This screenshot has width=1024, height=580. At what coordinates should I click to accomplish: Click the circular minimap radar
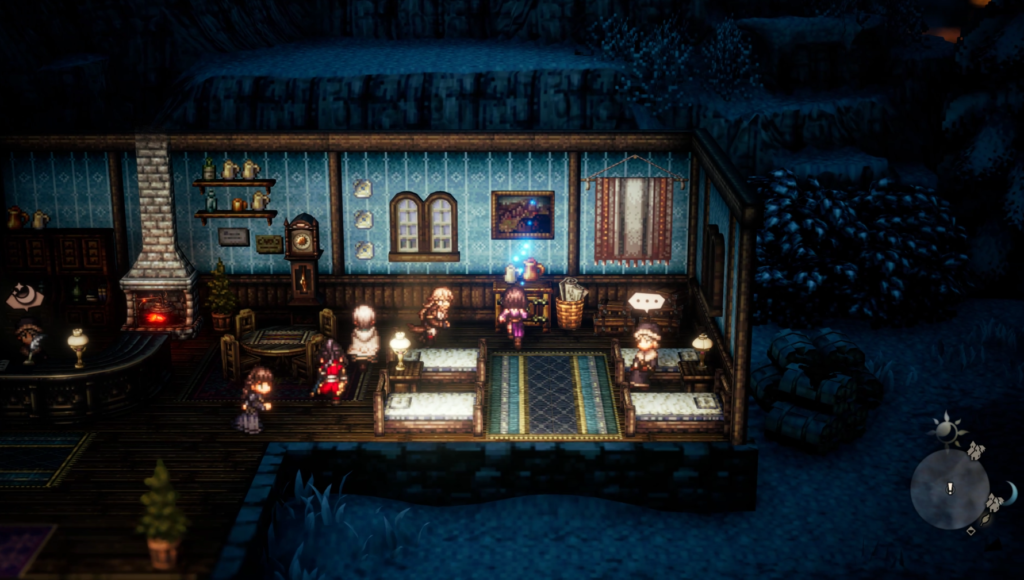pyautogui.click(x=949, y=489)
